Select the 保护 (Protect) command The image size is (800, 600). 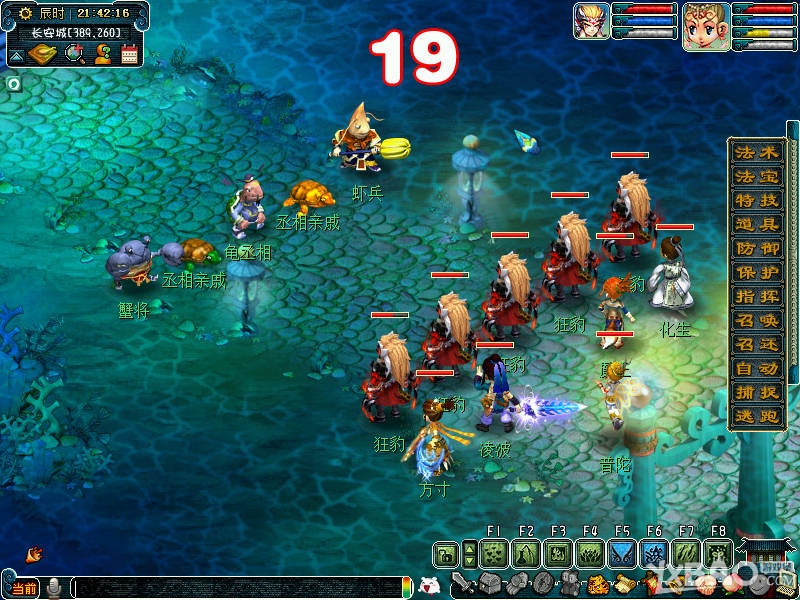click(755, 272)
